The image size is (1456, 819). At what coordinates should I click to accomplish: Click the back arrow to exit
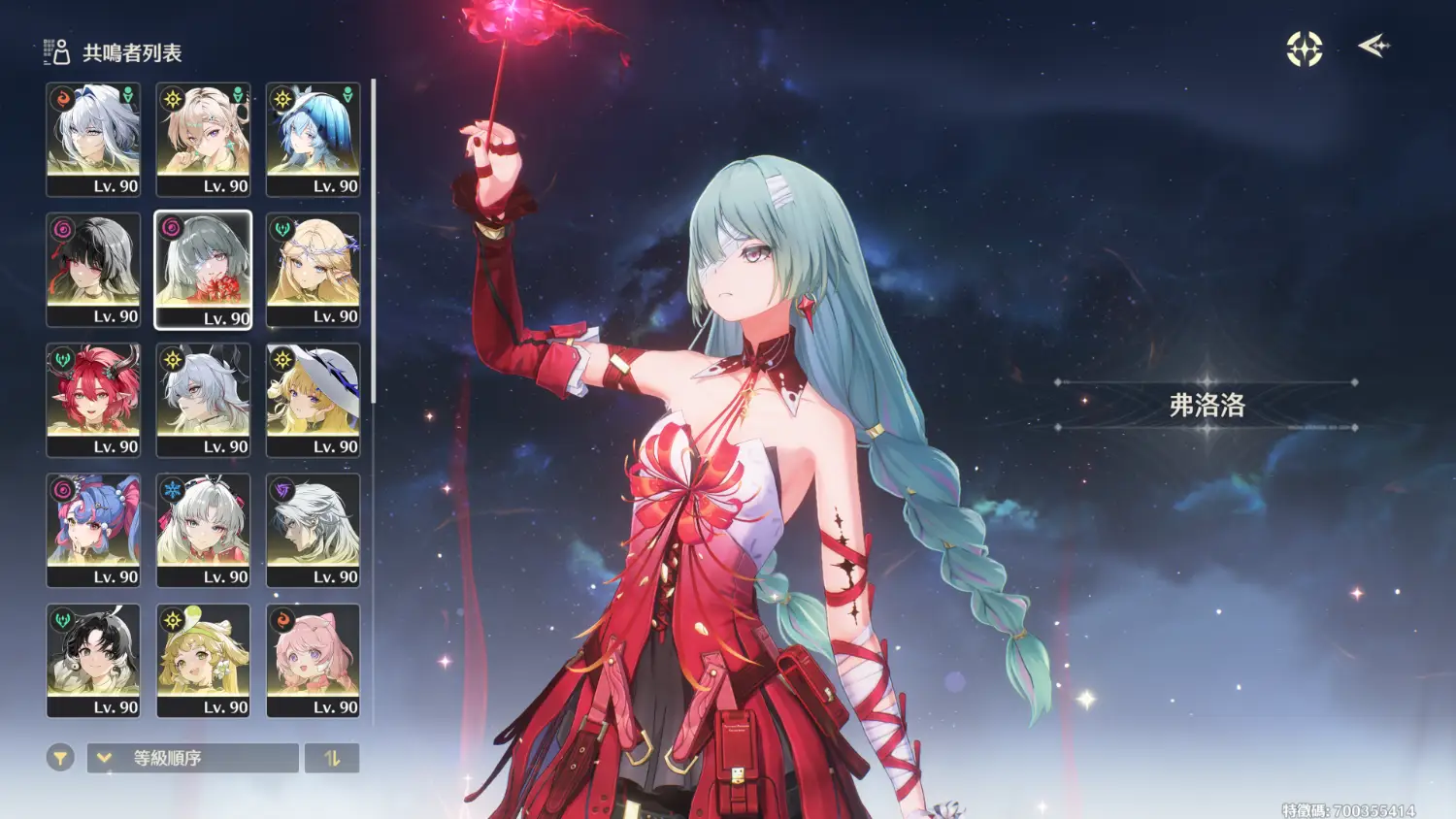coord(1373,46)
